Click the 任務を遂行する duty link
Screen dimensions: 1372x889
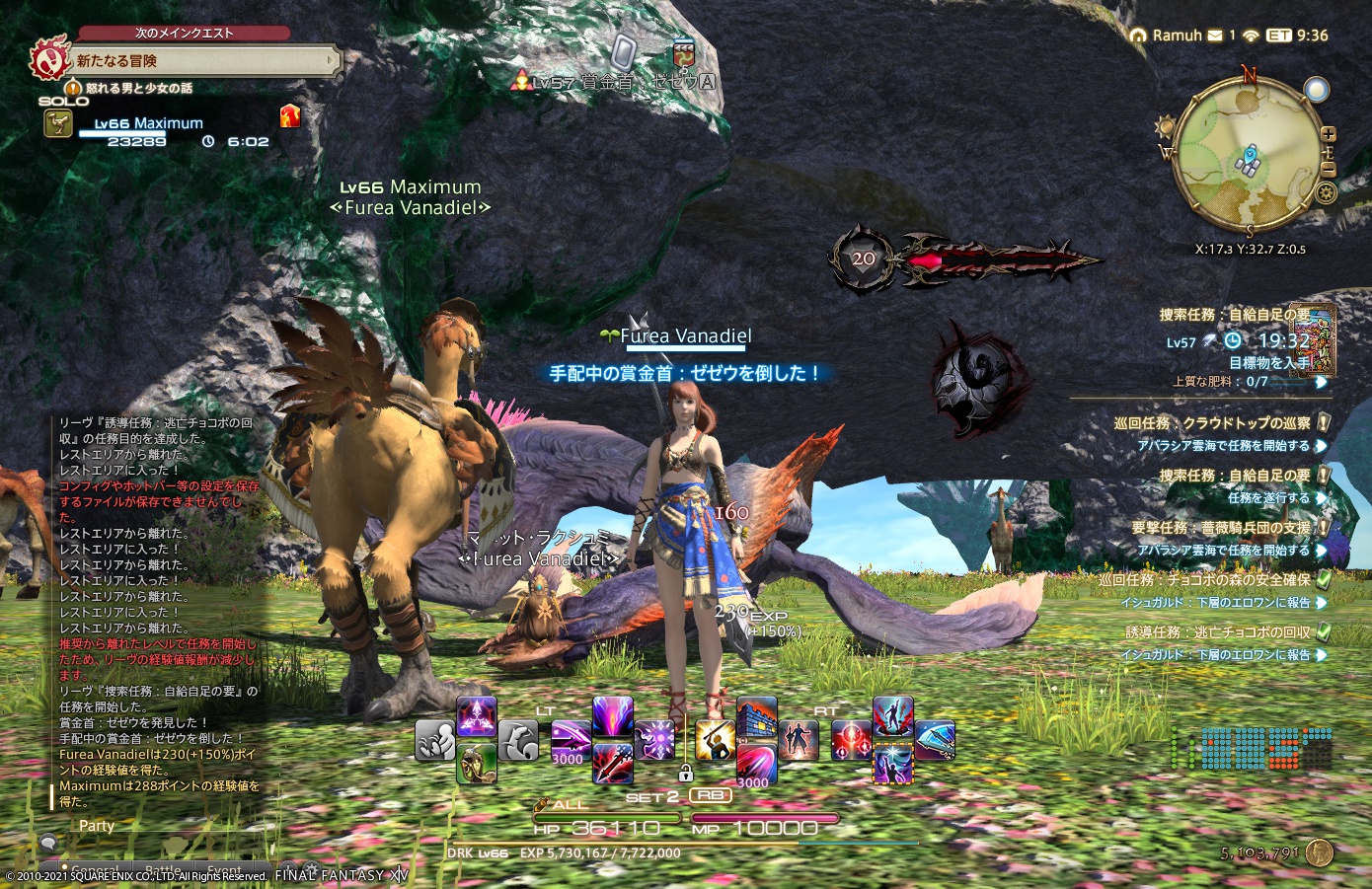[x=1275, y=498]
